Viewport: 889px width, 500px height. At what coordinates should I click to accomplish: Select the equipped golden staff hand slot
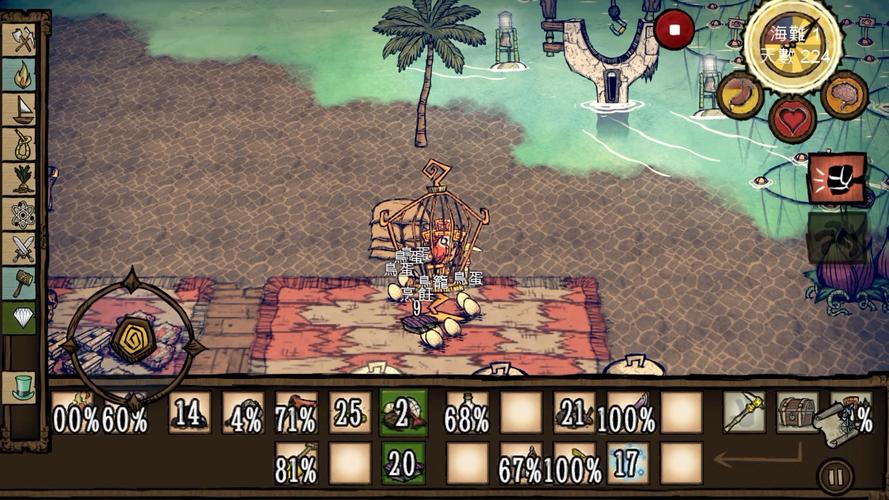pos(744,412)
